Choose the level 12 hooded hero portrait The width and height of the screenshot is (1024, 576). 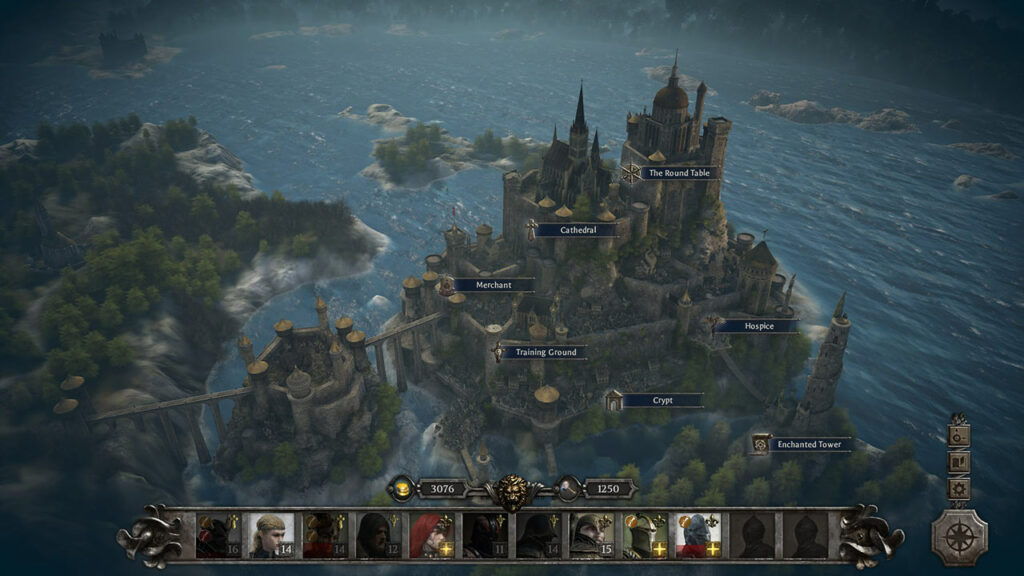[379, 535]
